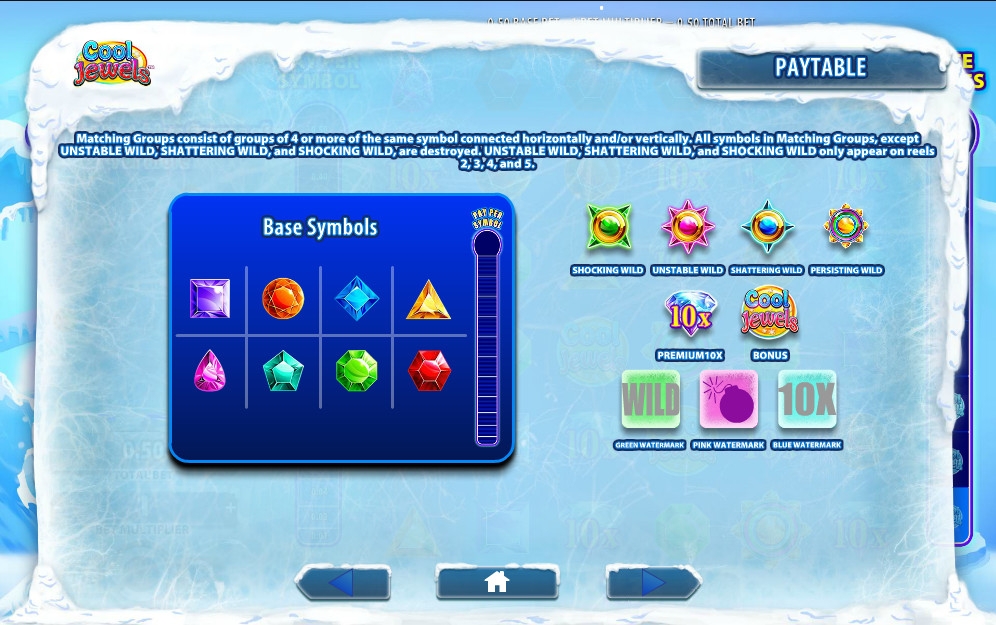Image resolution: width=996 pixels, height=625 pixels.
Task: Select the orange round gem symbol
Action: tap(283, 298)
